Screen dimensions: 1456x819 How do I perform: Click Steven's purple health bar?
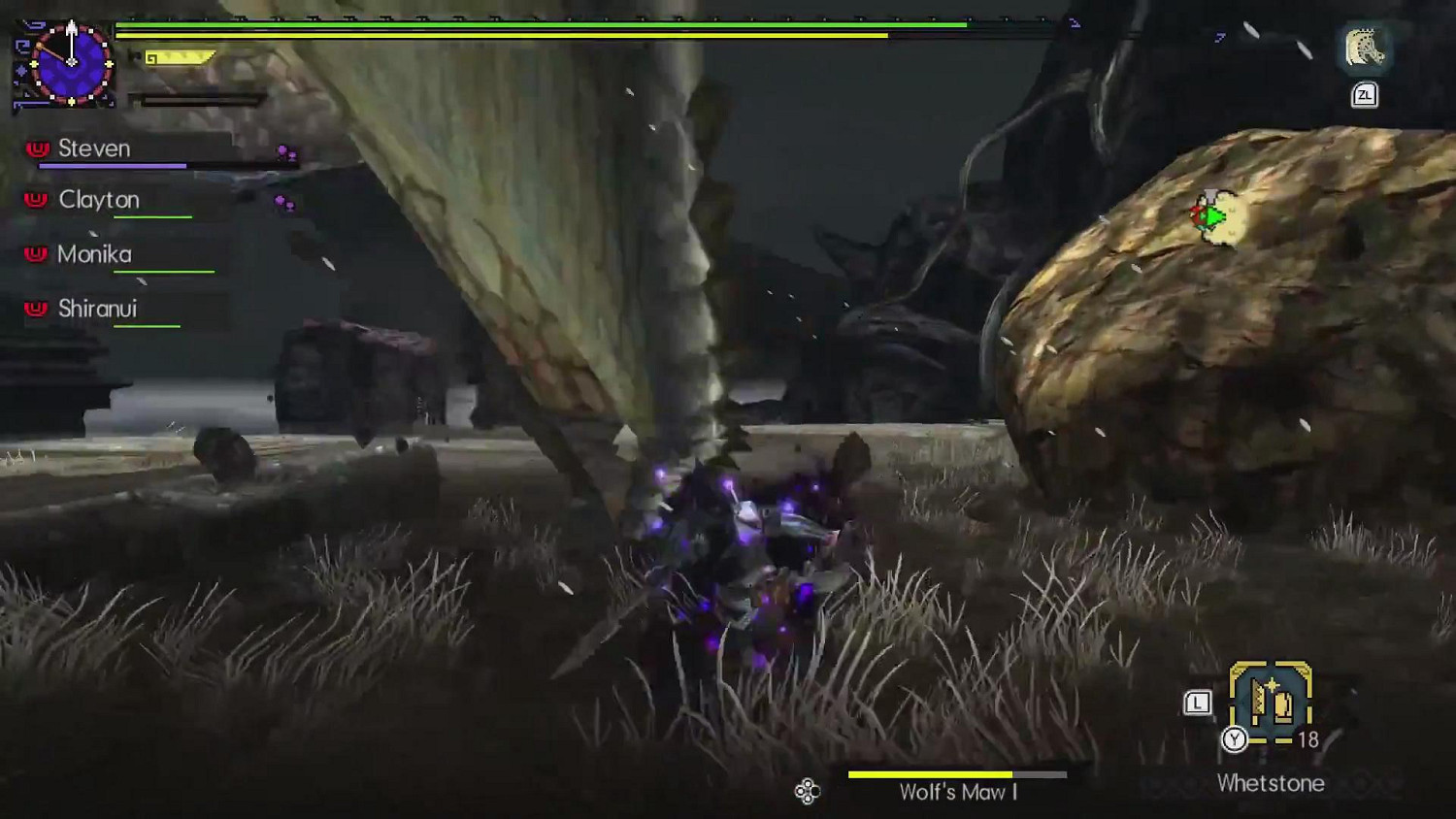pos(112,165)
